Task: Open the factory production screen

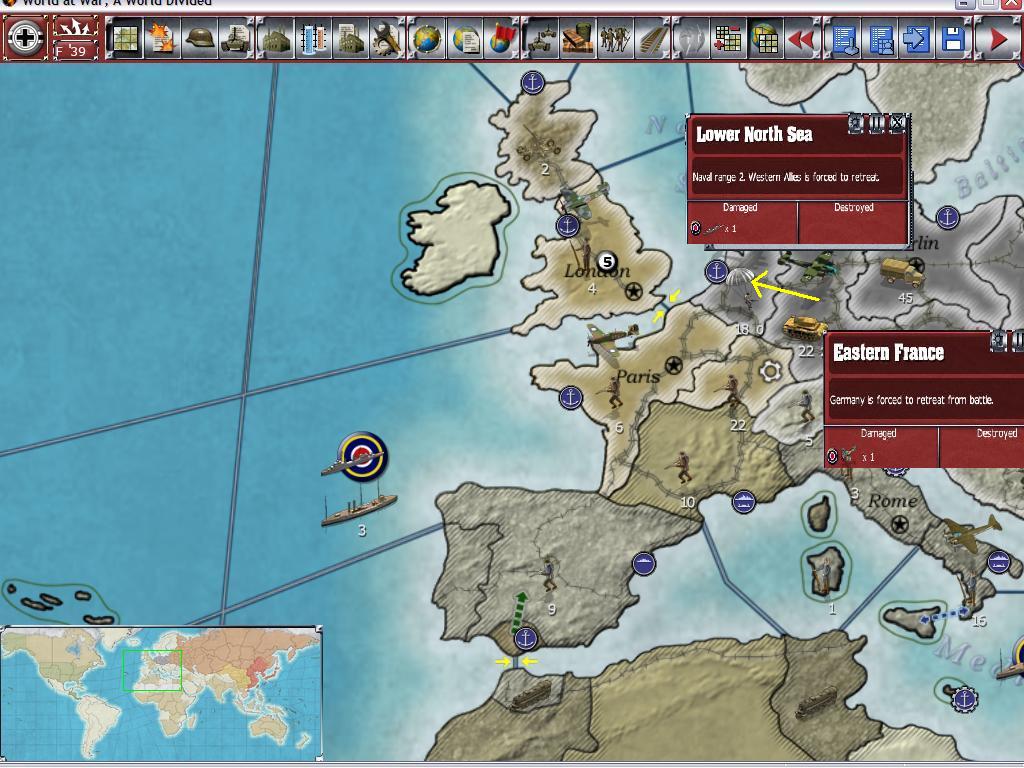Action: [275, 39]
